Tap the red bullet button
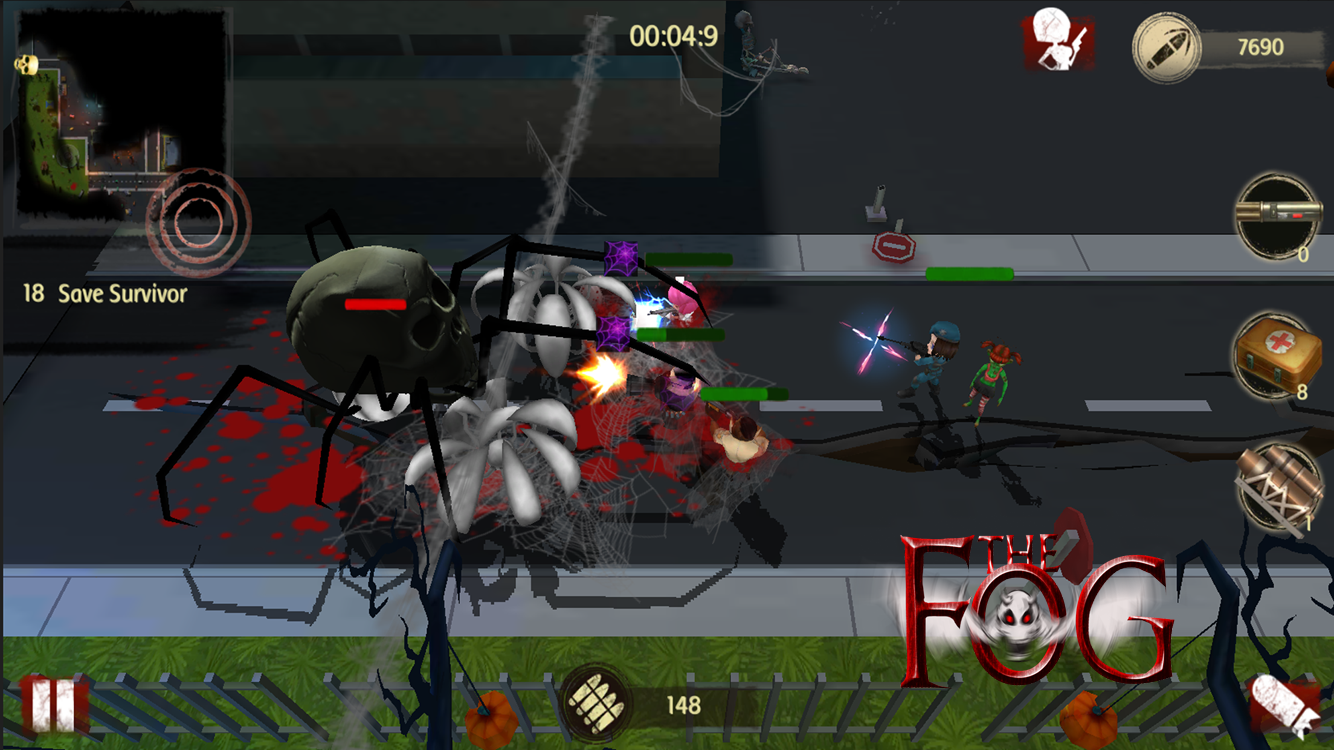 tap(1286, 705)
